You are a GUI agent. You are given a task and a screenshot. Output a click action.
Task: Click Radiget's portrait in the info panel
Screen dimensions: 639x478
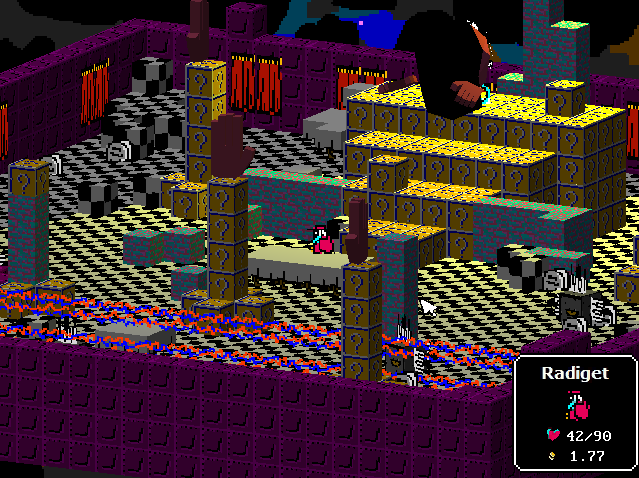(574, 404)
